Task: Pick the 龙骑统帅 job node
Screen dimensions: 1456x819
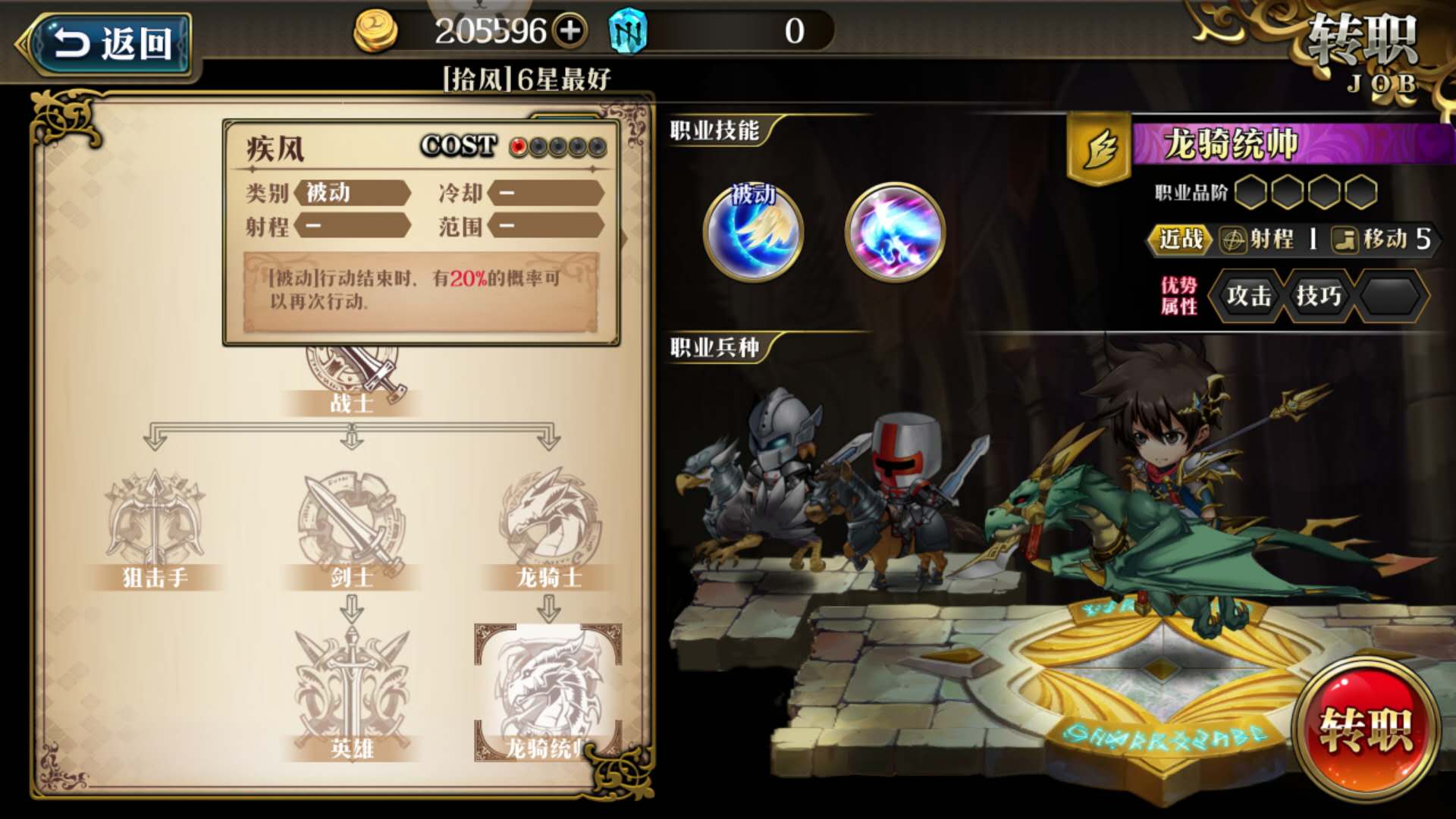Action: click(548, 692)
